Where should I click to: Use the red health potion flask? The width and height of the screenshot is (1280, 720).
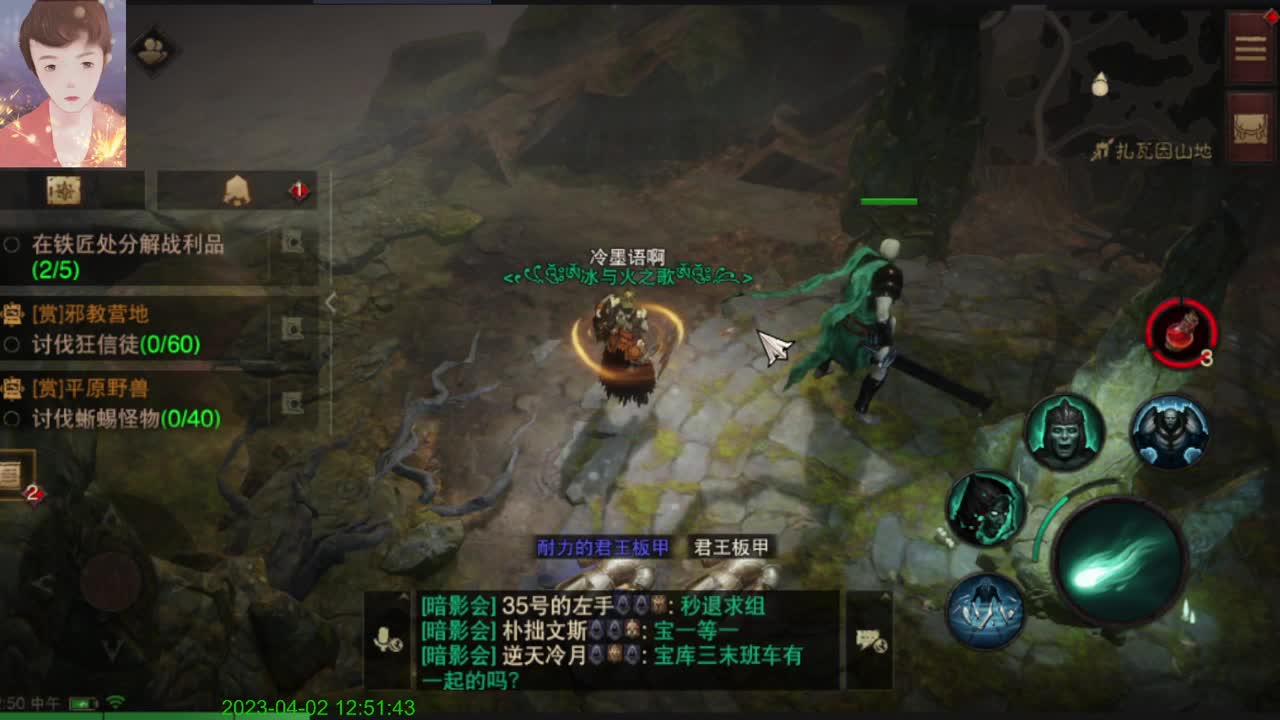click(1182, 335)
